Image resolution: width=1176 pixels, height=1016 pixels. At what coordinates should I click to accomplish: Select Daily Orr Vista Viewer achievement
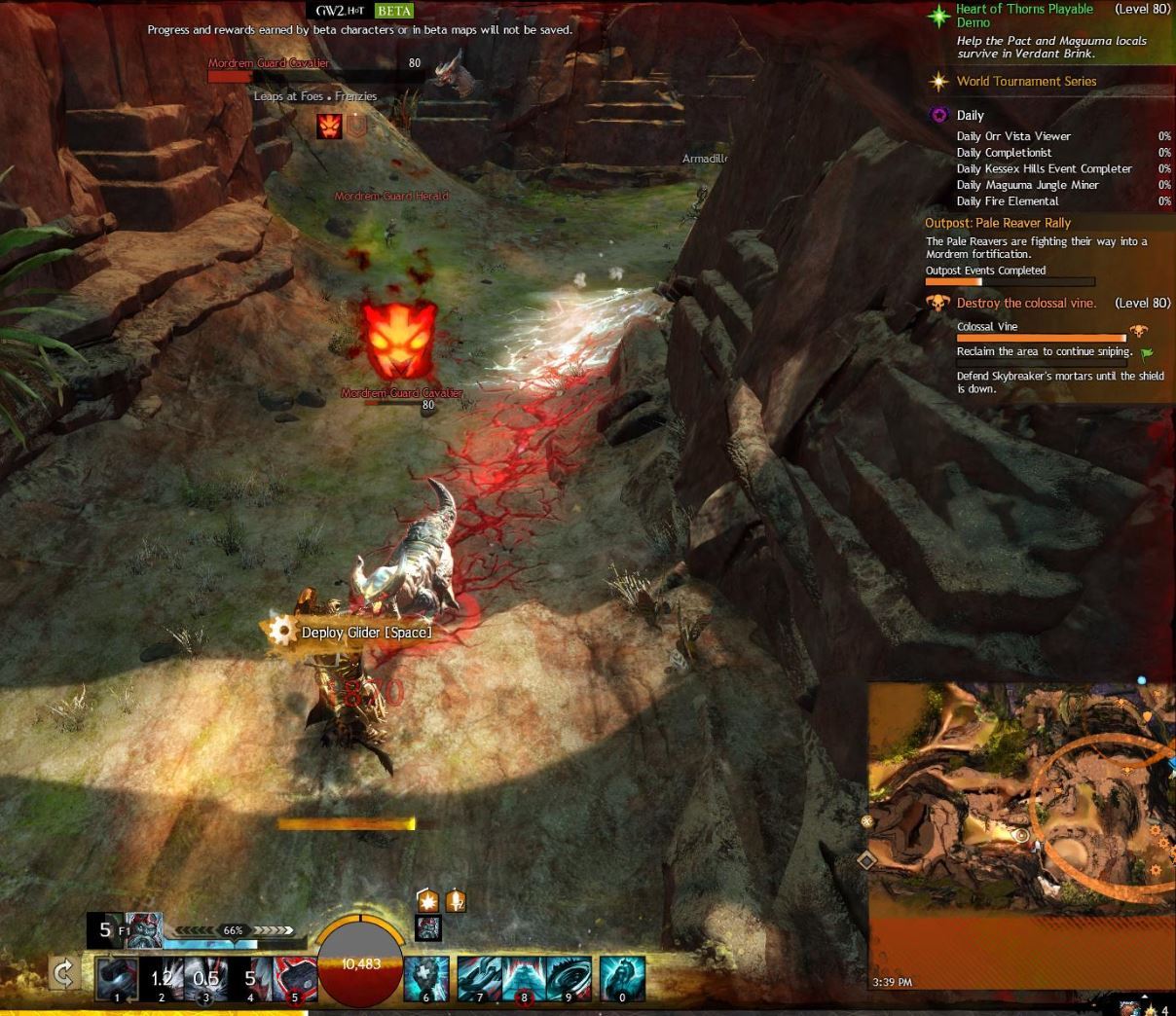[1013, 136]
